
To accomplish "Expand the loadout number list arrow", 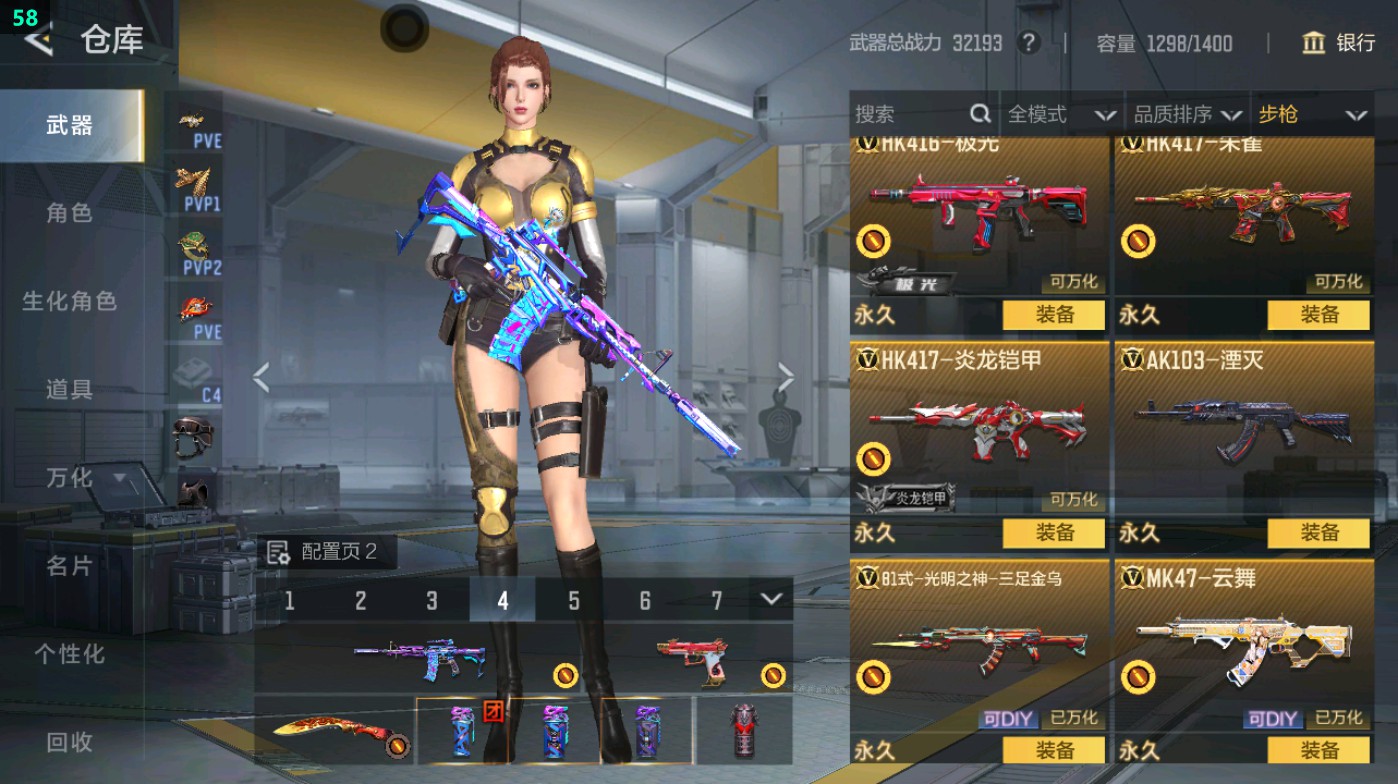I will [770, 599].
